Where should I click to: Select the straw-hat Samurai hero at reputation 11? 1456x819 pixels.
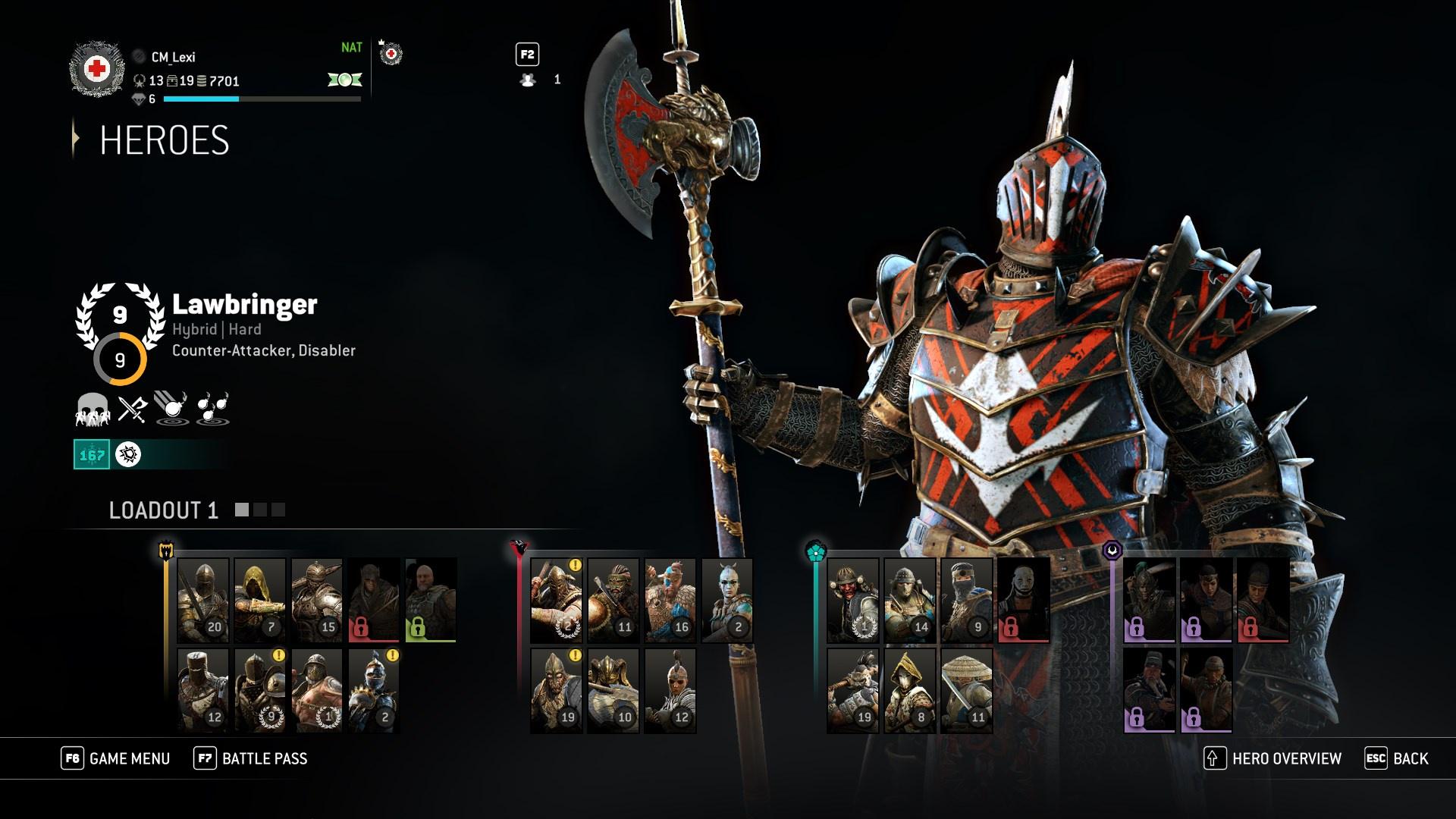pos(966,690)
